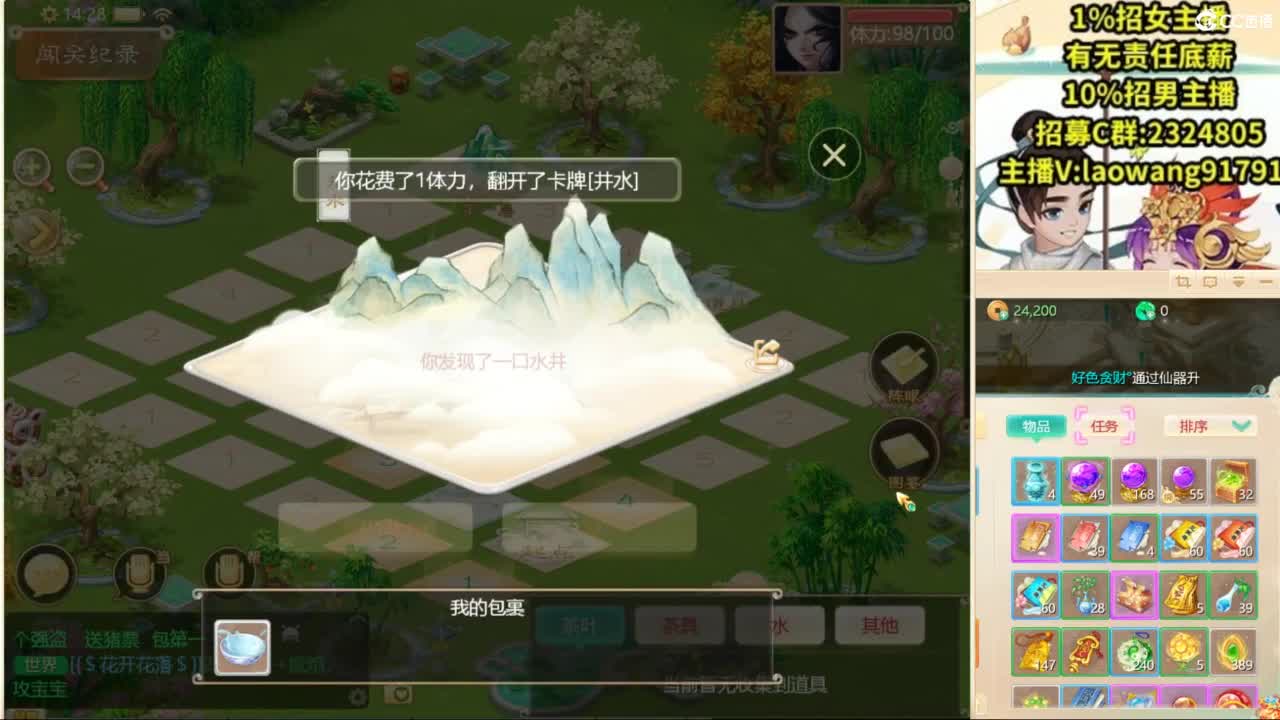
Task: Select the porcelain bowl item in 我的包裹
Action: tap(243, 648)
